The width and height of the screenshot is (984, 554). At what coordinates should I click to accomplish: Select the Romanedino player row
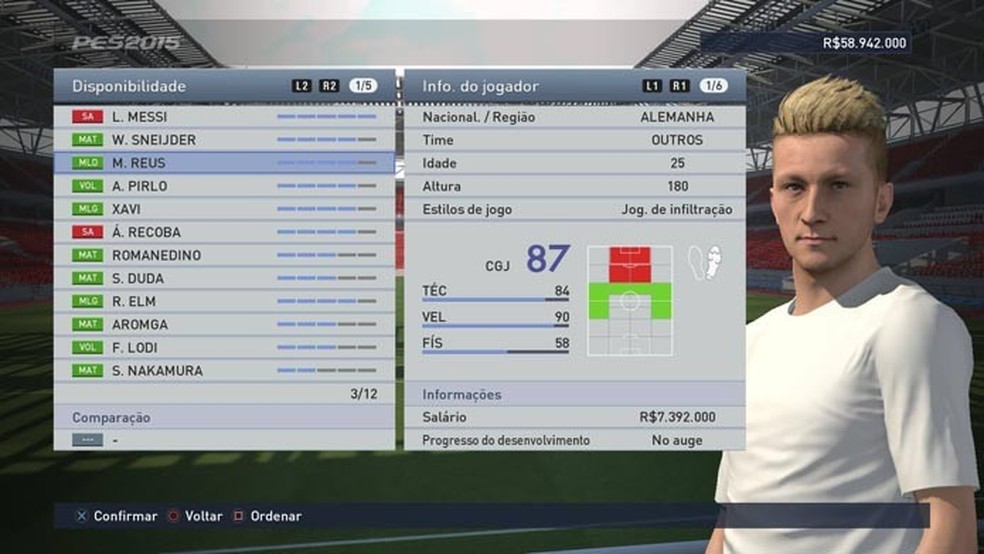(224, 255)
